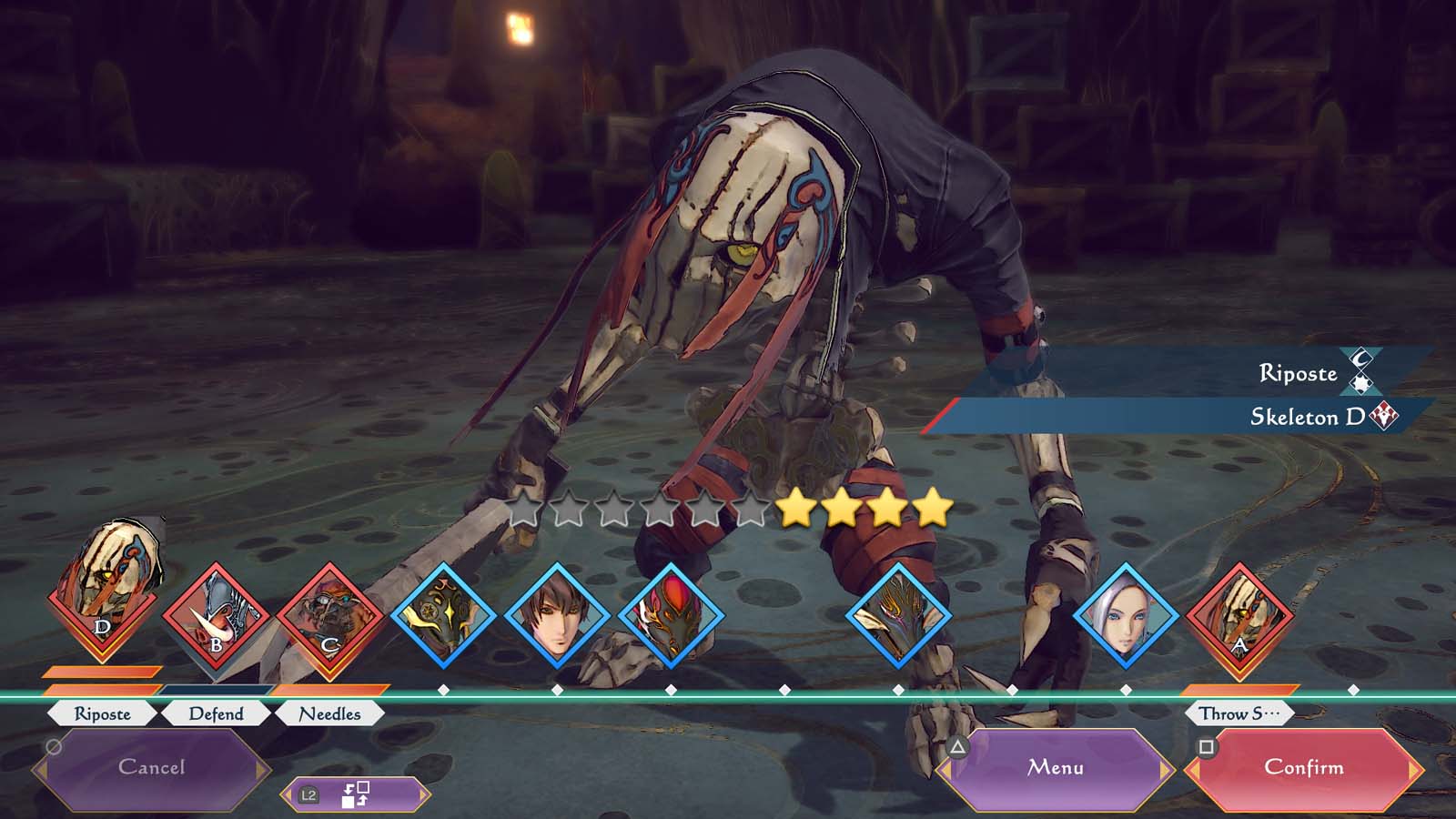Screen dimensions: 1456x819
Task: Select the Skeleton D target banner
Action: tap(1183, 417)
